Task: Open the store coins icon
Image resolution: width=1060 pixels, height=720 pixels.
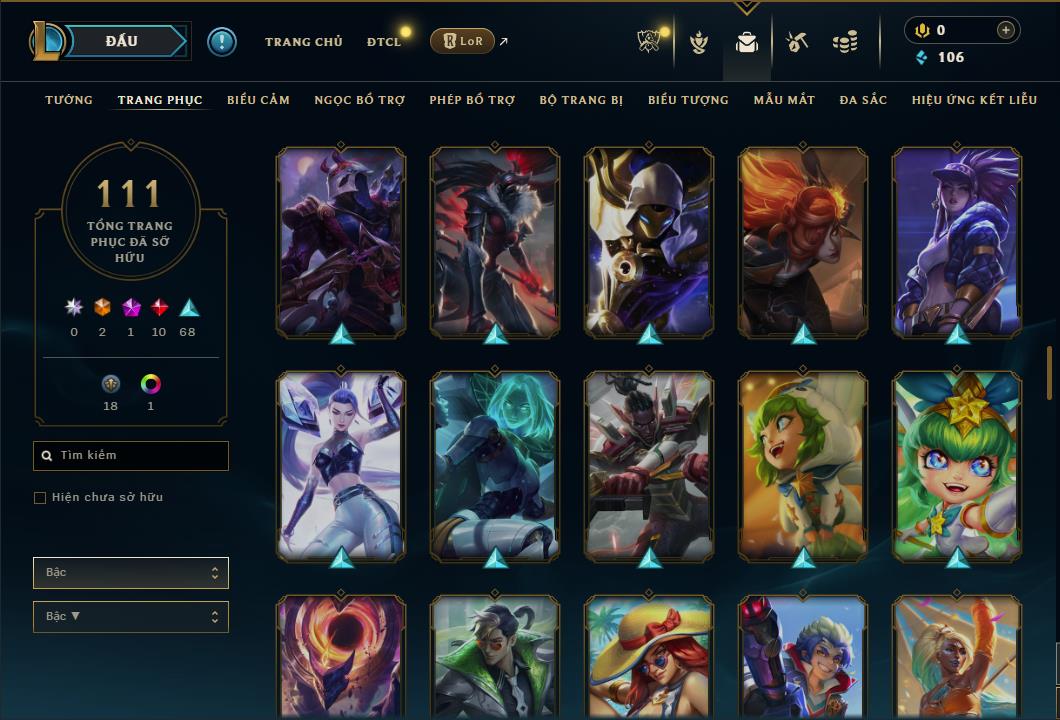Action: point(845,42)
